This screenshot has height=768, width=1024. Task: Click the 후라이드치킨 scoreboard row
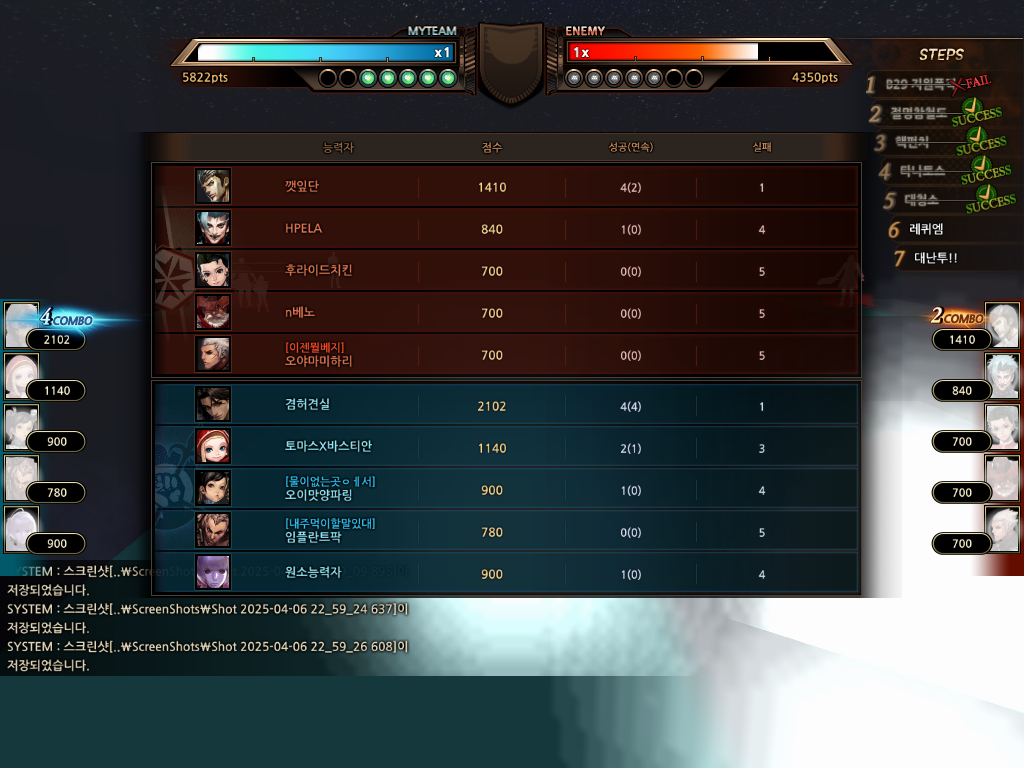(505, 271)
